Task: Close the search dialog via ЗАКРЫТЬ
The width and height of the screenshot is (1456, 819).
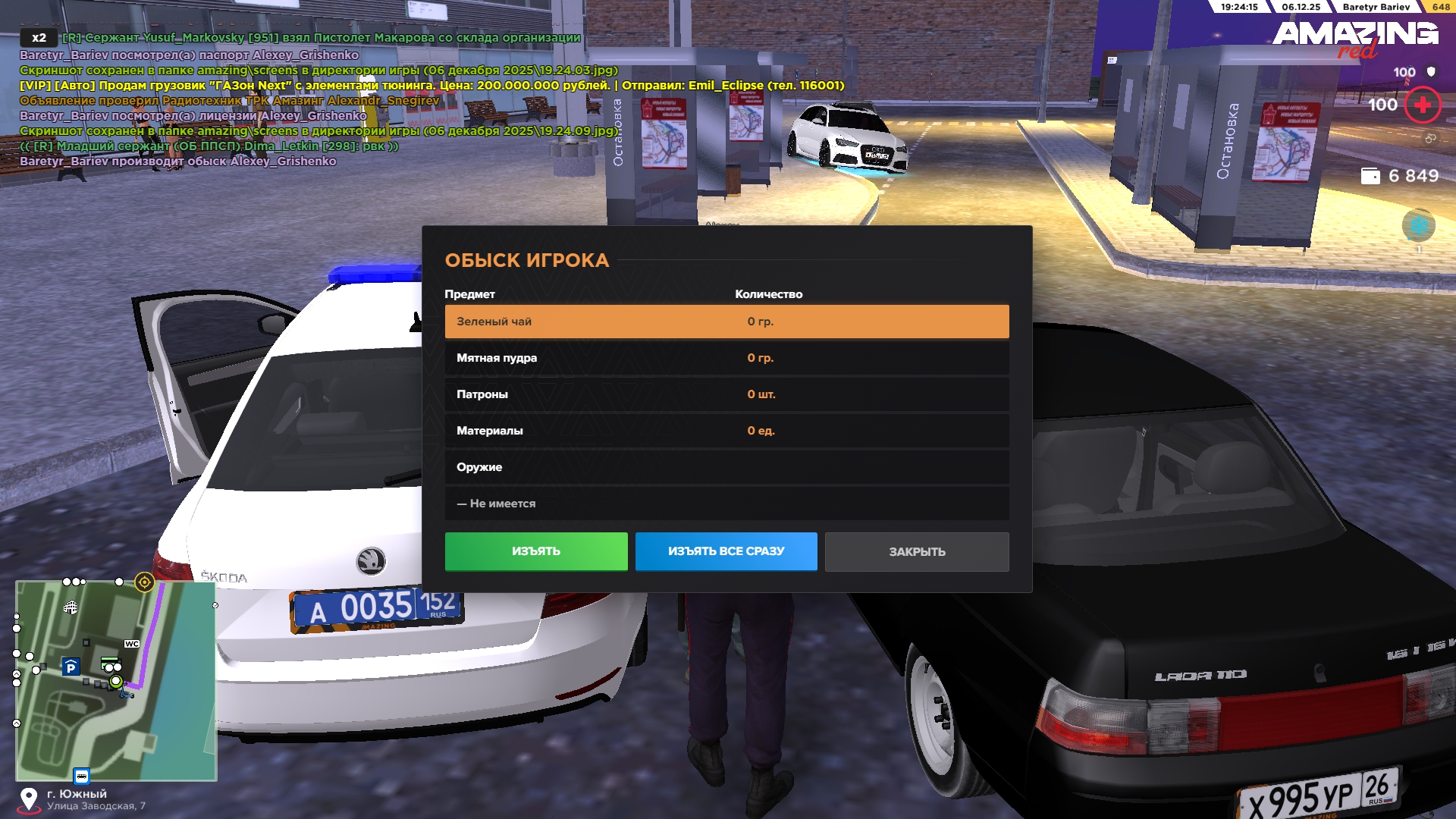Action: click(x=917, y=552)
